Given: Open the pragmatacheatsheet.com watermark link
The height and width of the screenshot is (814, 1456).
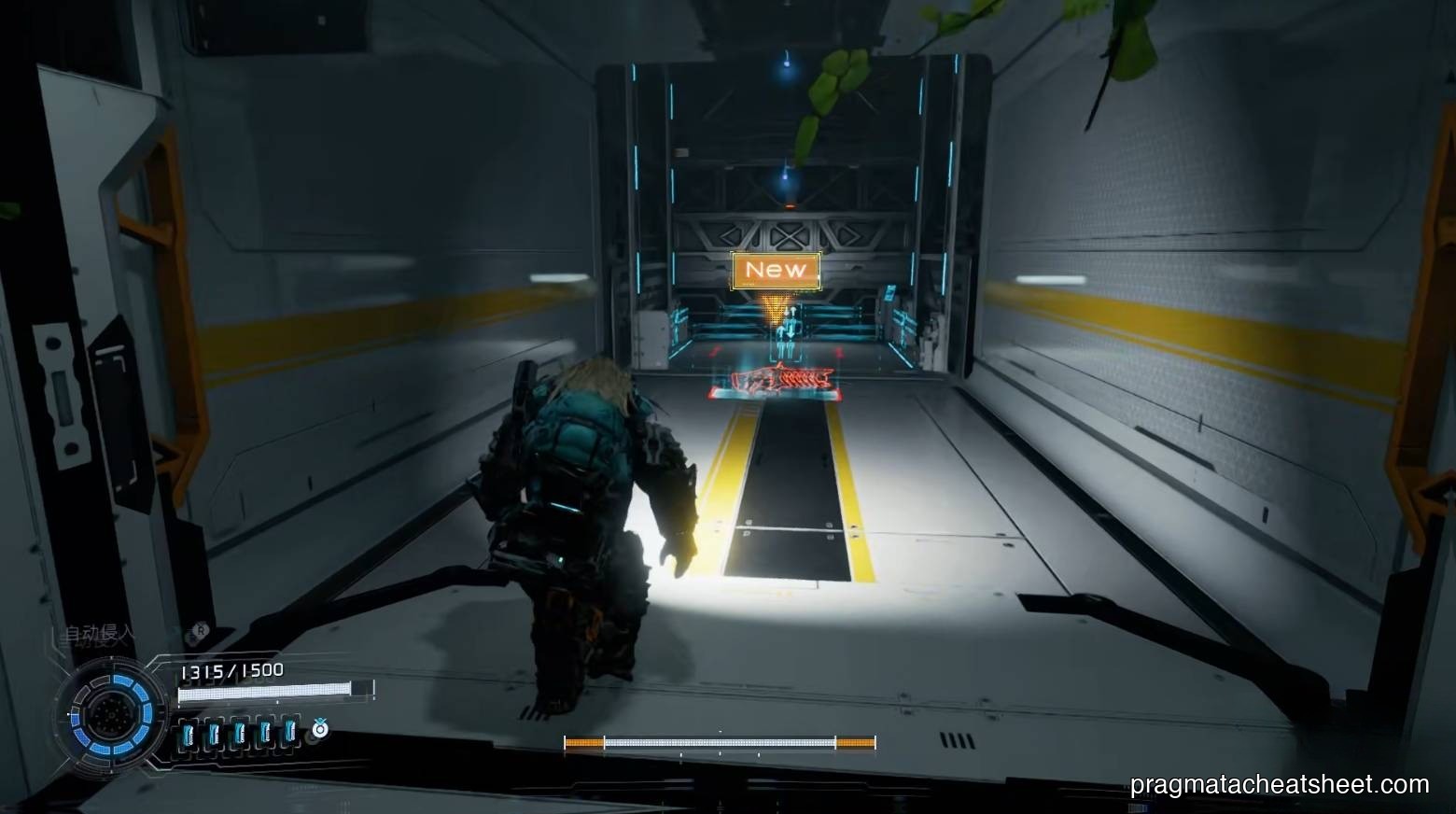Looking at the screenshot, I should coord(1279,784).
